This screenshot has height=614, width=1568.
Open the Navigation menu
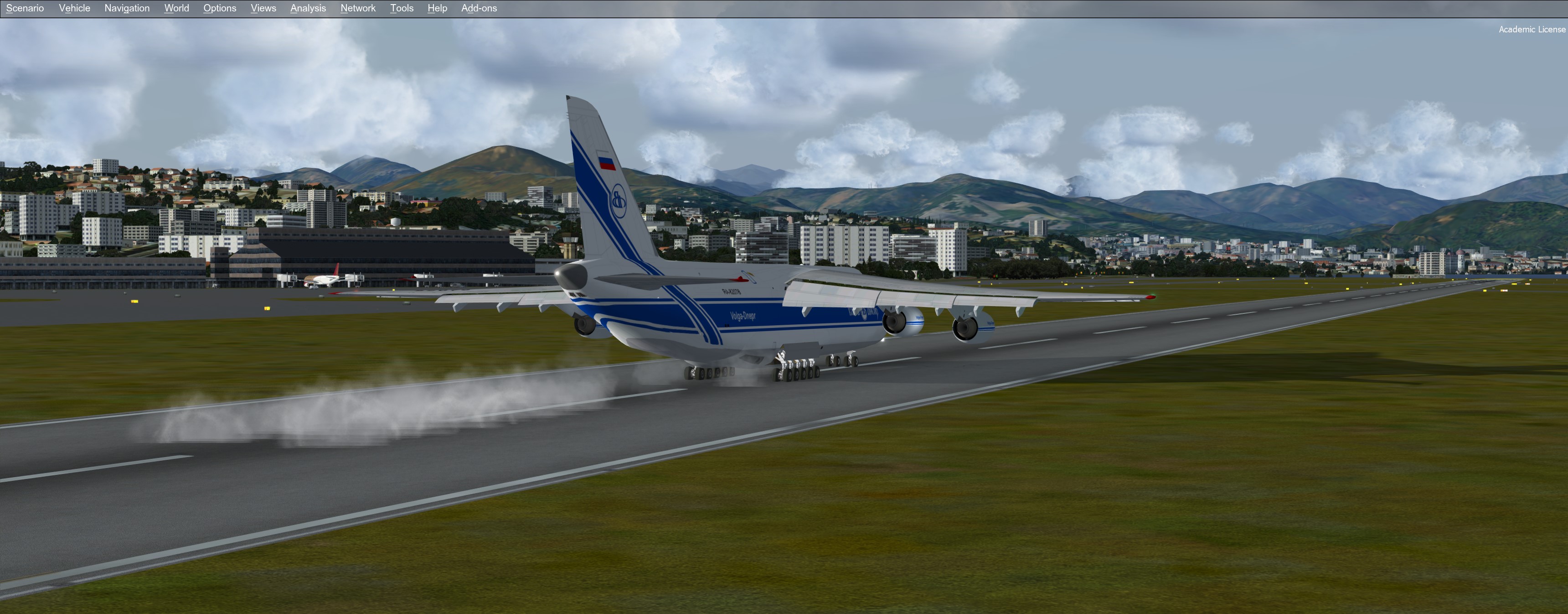click(x=127, y=8)
